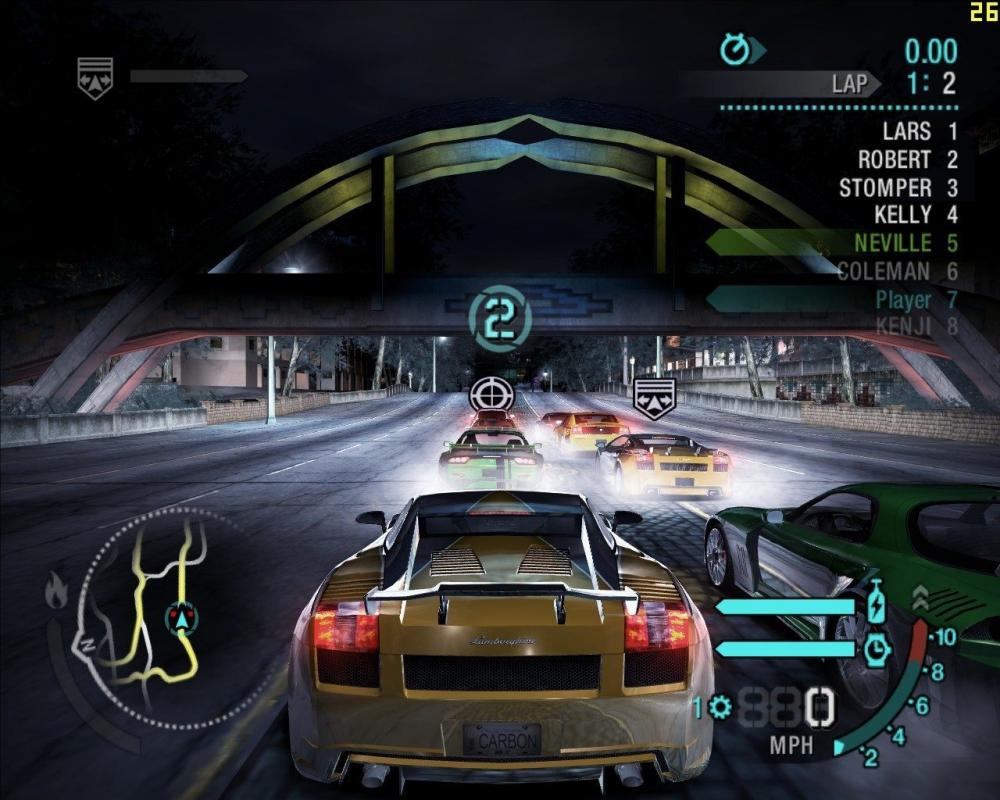1000x800 pixels.
Task: Click the speedbreaker stopwatch icon
Action: point(877,649)
